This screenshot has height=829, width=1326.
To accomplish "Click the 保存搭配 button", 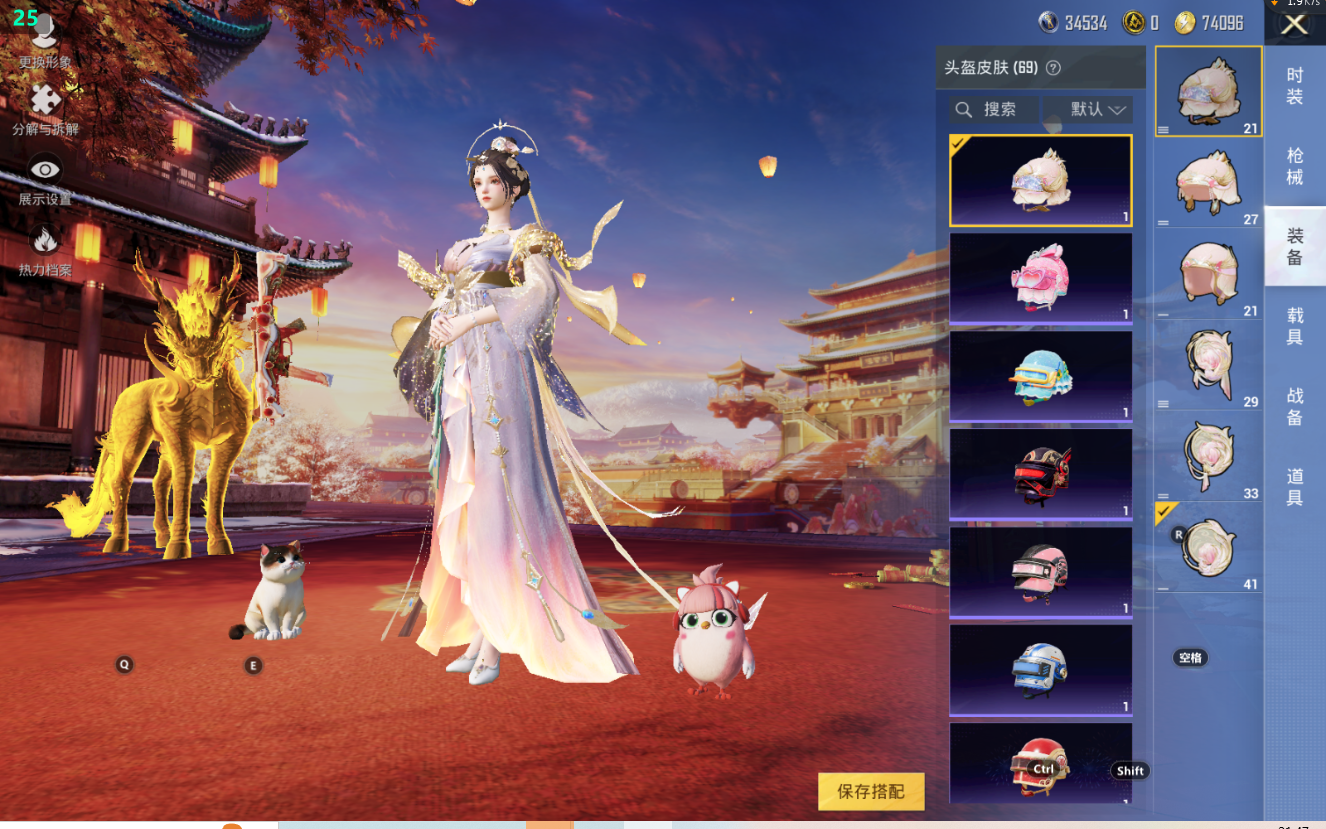I will 870,791.
